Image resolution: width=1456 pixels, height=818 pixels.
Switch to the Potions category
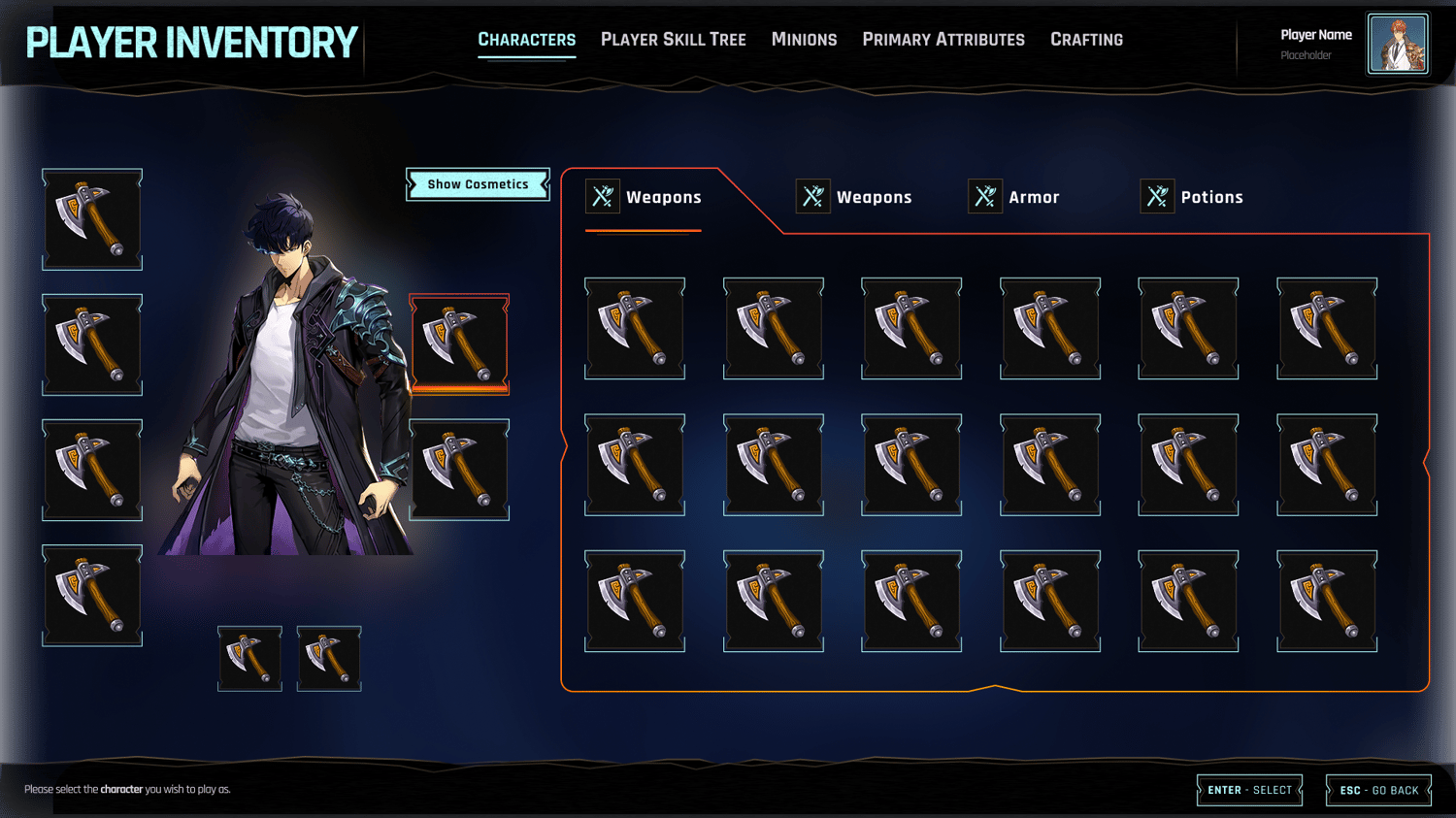pyautogui.click(x=1192, y=197)
